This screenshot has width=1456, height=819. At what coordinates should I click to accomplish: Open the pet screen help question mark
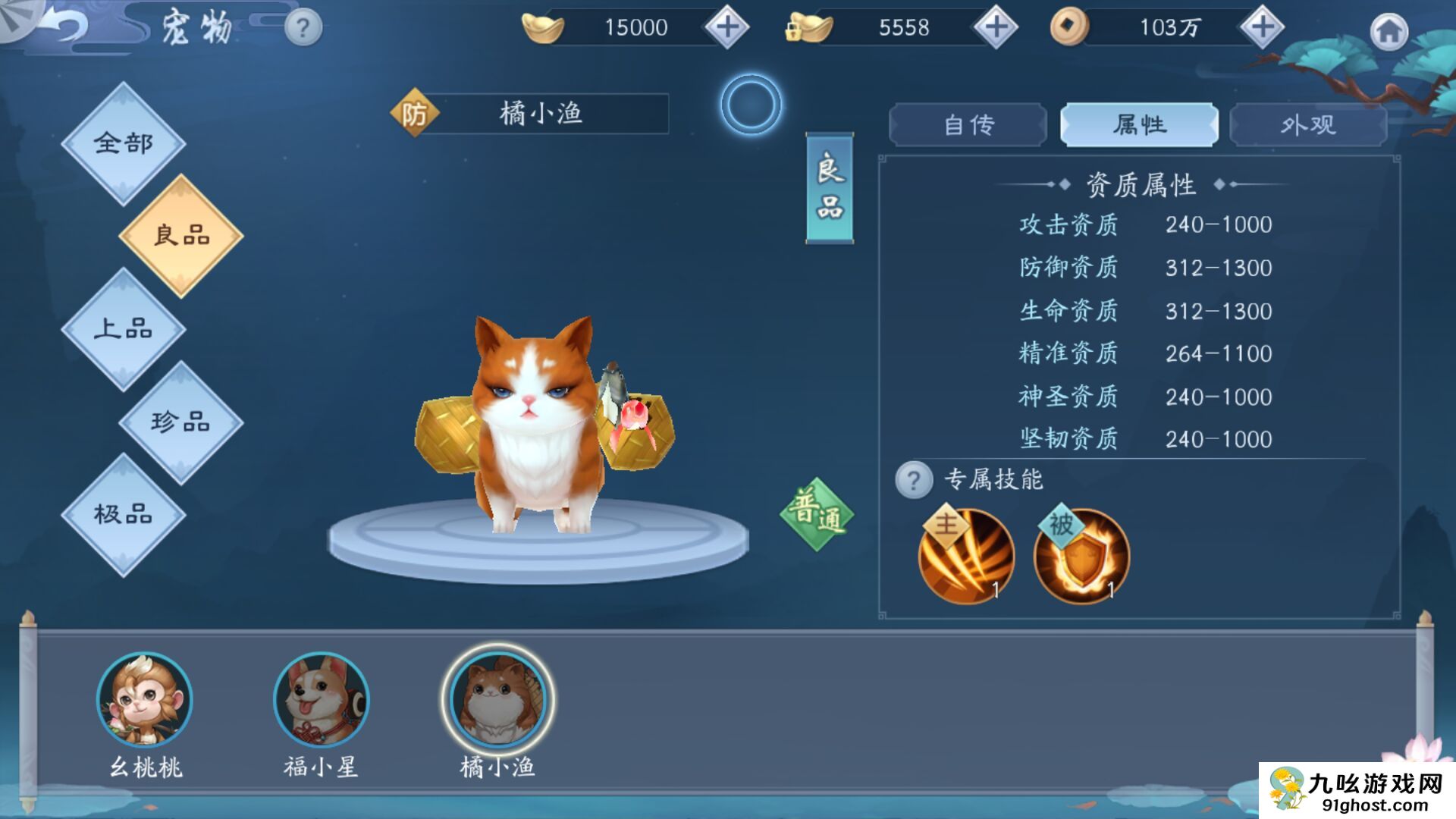point(303,29)
